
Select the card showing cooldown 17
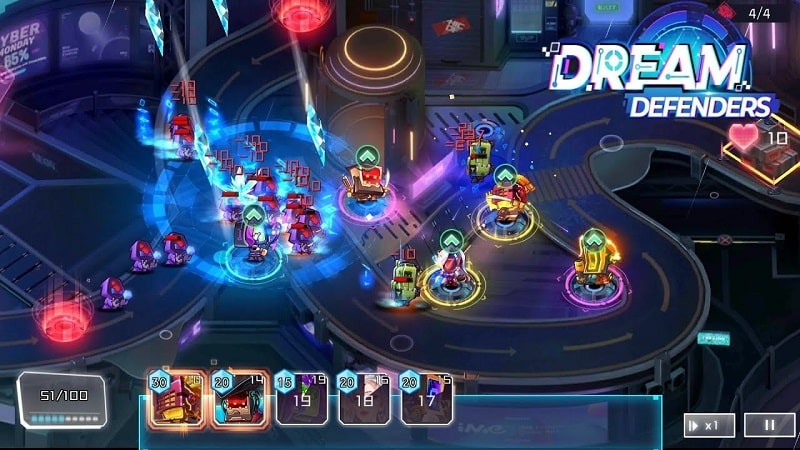[x=426, y=400]
